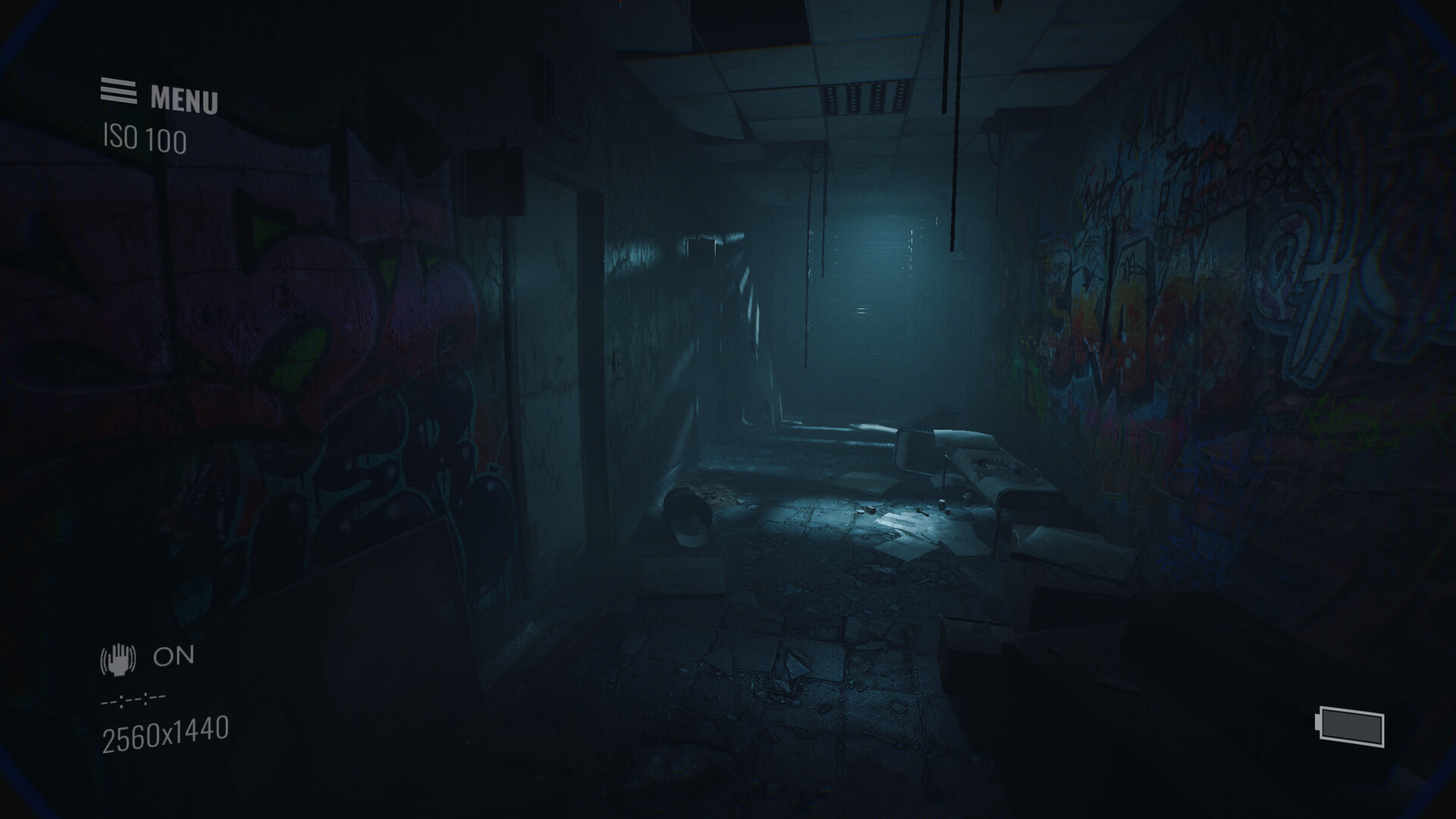Toggle the stabilization ON setting
1456x819 pixels.
173,657
